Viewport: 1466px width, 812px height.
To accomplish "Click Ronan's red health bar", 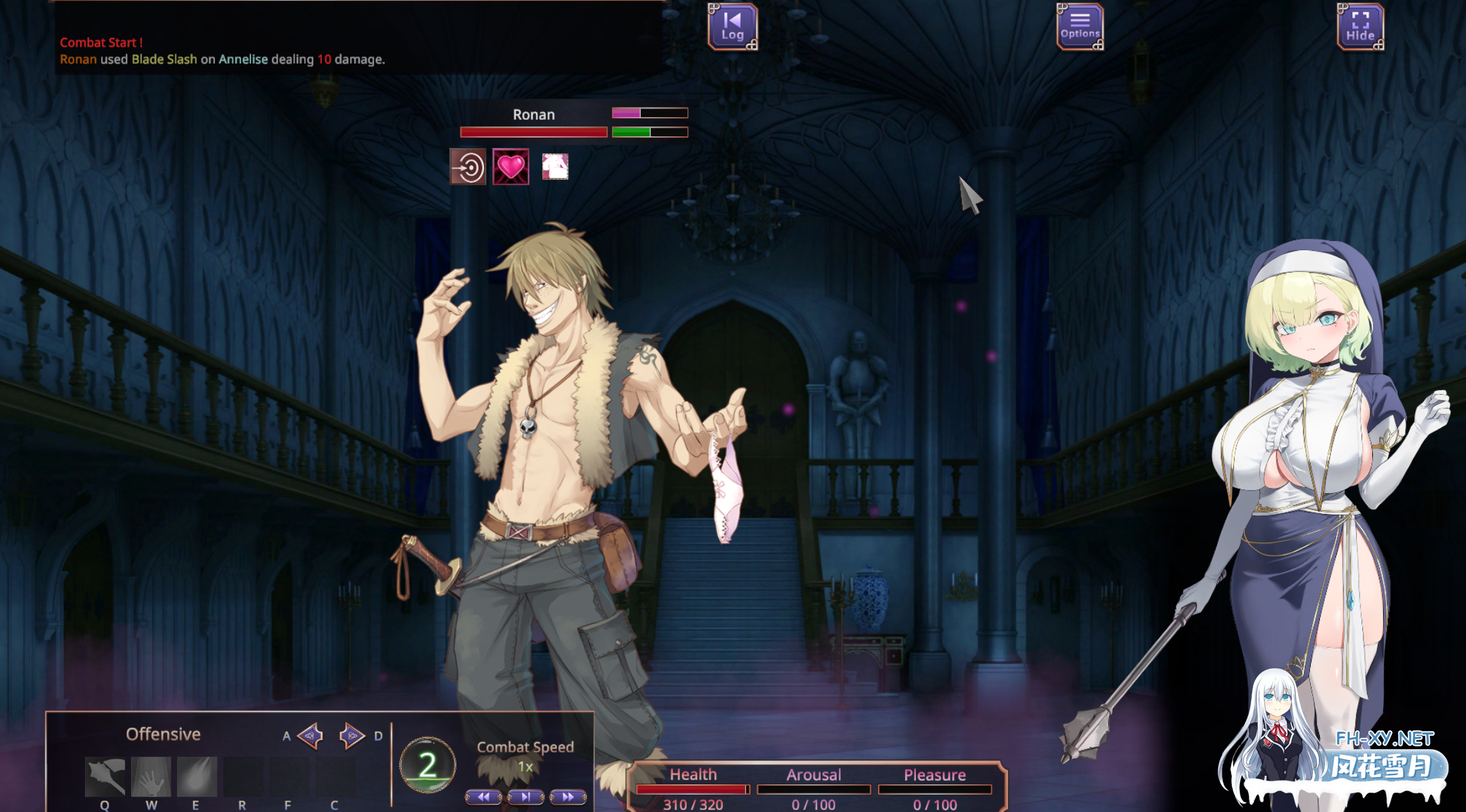I will tap(534, 131).
